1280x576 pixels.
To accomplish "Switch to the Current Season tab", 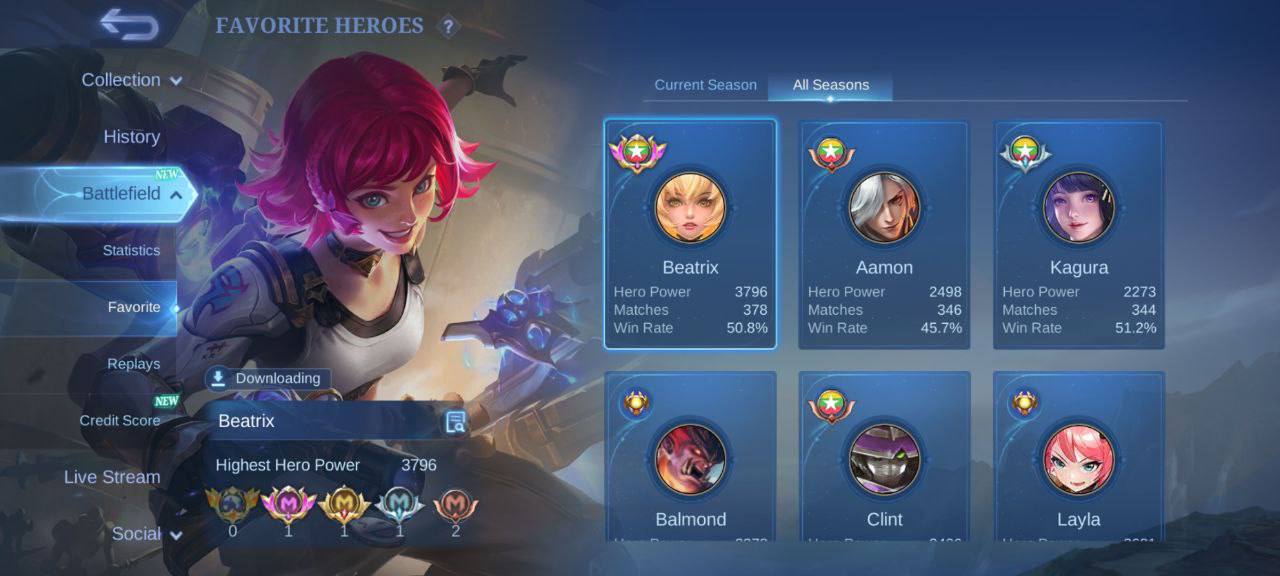I will pyautogui.click(x=705, y=85).
